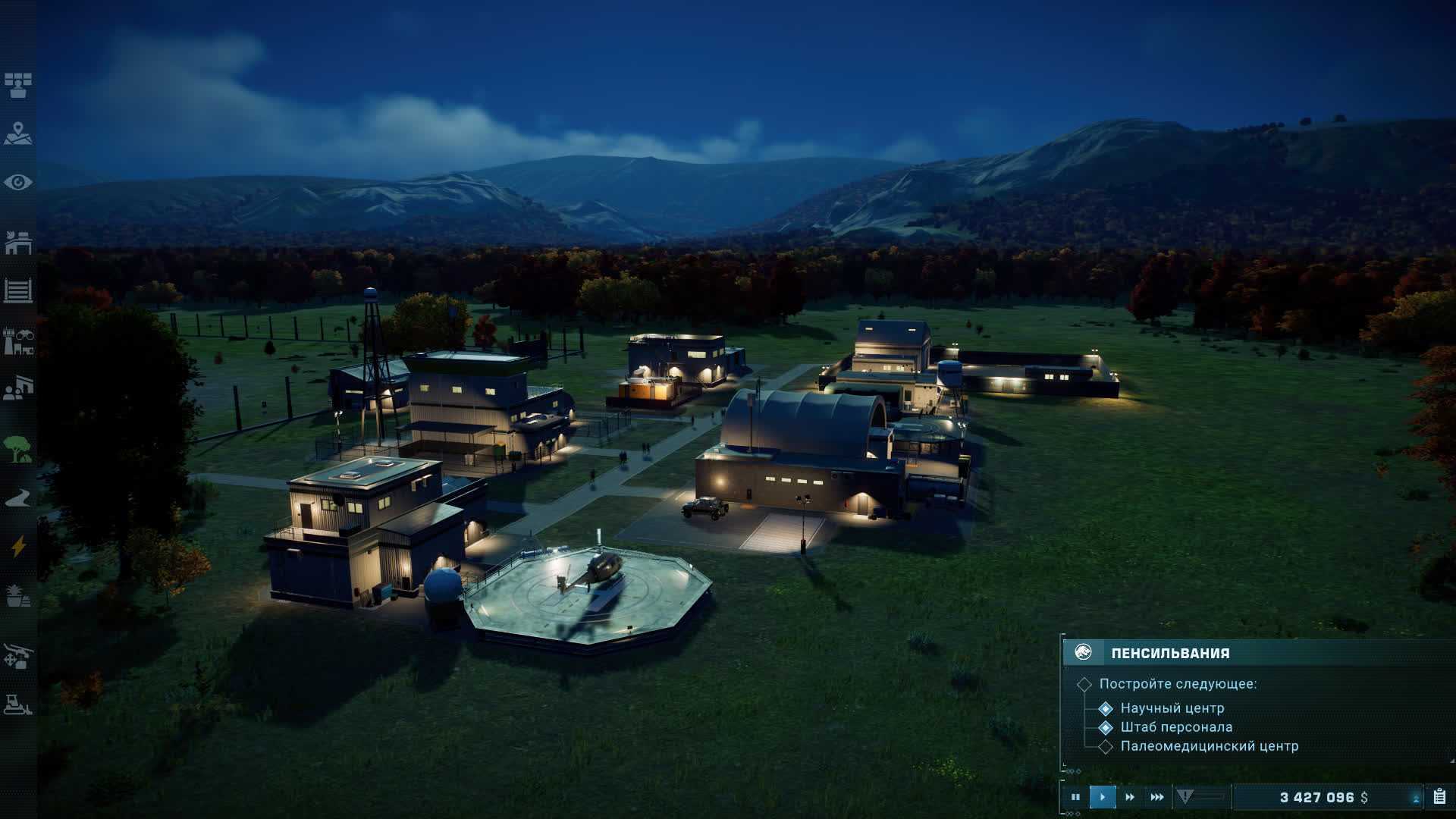
Task: Open the tower and binoculars attractions category
Action: 18,340
